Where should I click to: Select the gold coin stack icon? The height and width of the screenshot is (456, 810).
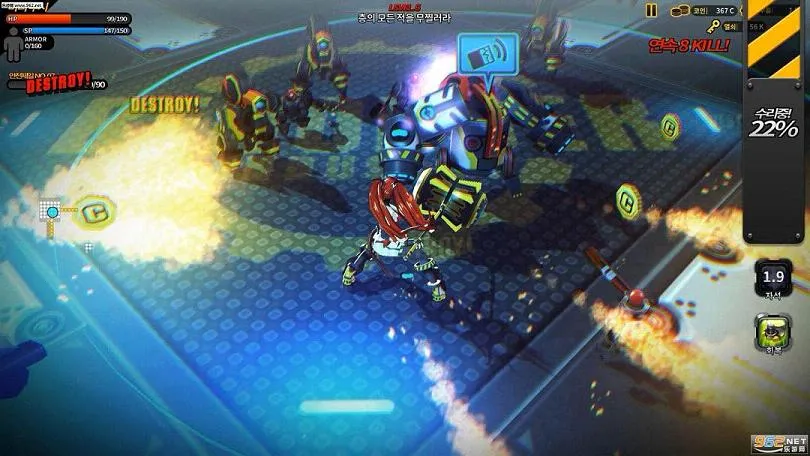678,10
